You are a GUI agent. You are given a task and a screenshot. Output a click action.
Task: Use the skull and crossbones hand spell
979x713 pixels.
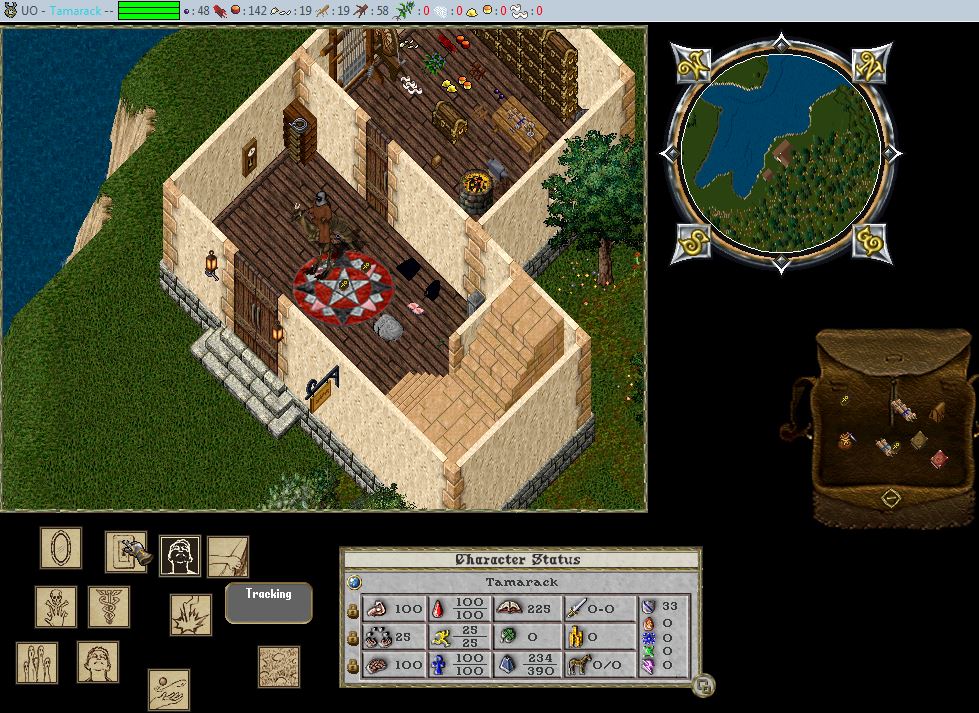(x=56, y=607)
